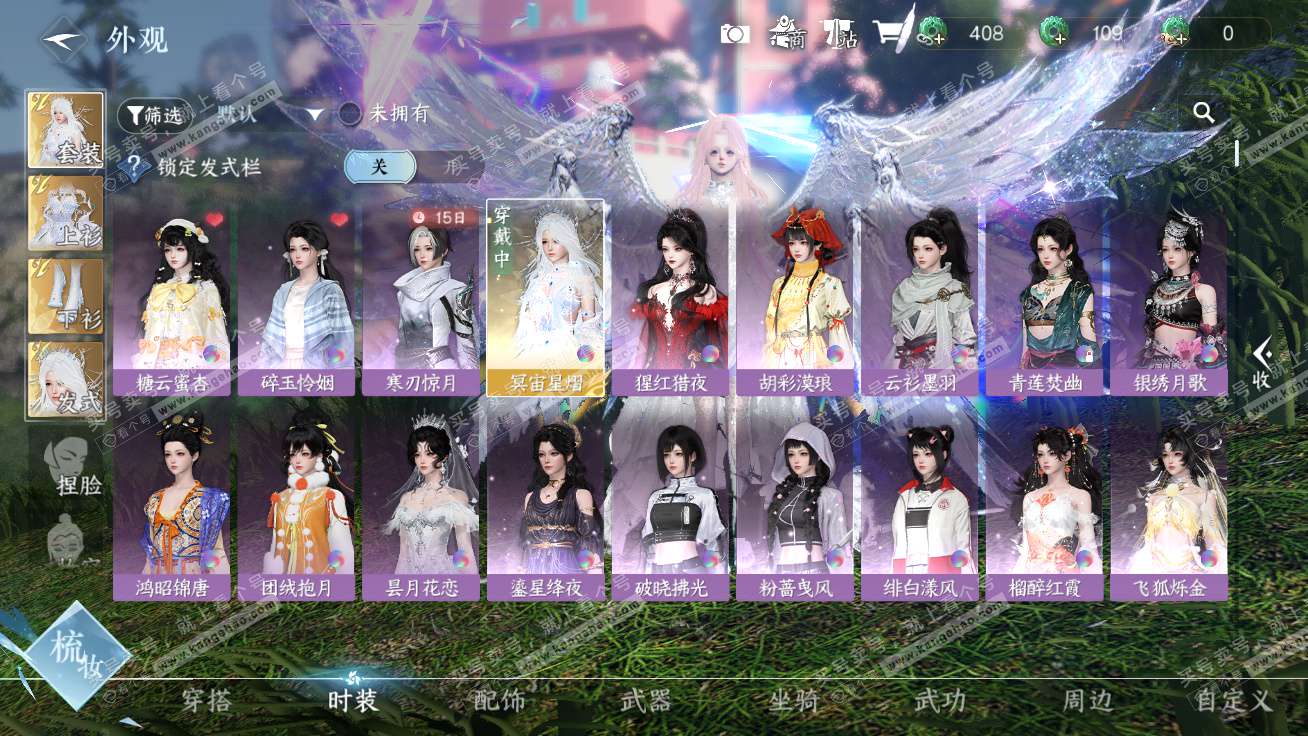
Task: Choose the 飞狐烁金 outfit card
Action: 1168,503
